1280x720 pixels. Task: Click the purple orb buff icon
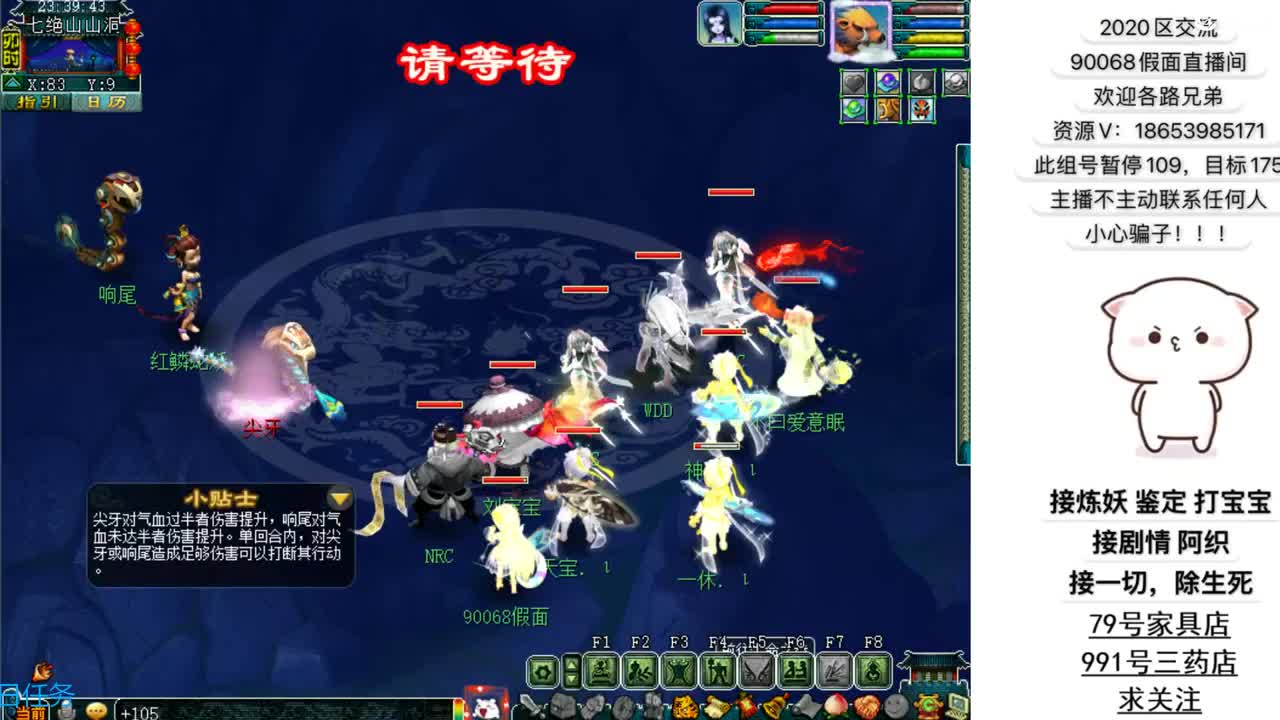click(x=888, y=81)
